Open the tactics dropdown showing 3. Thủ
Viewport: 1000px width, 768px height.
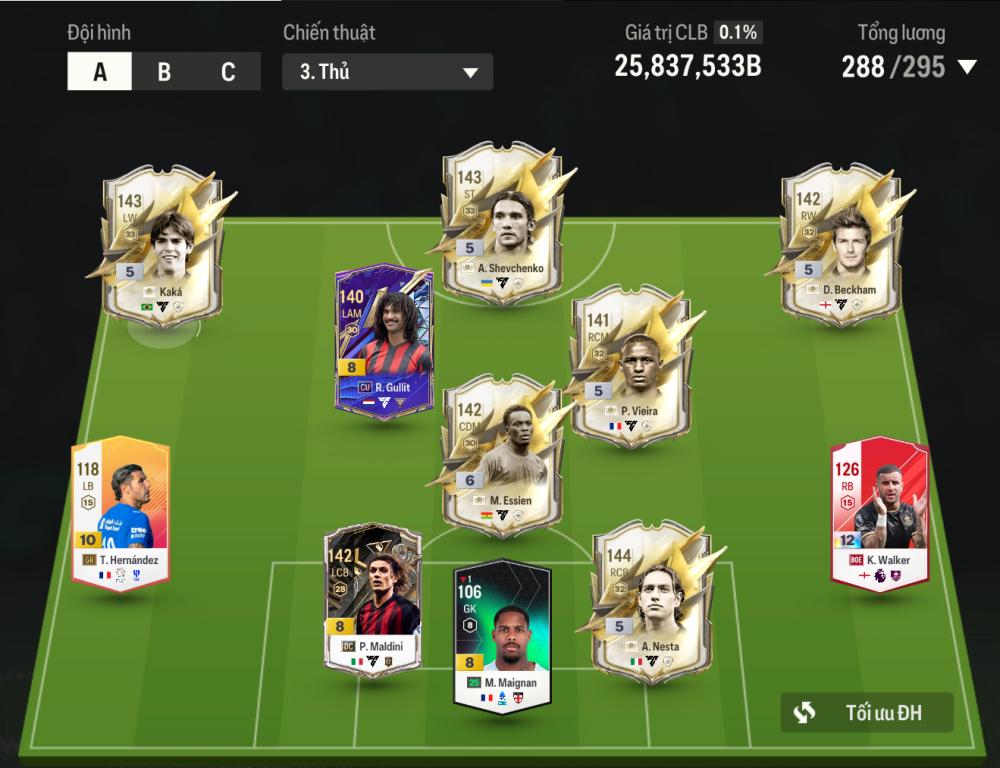tap(387, 72)
